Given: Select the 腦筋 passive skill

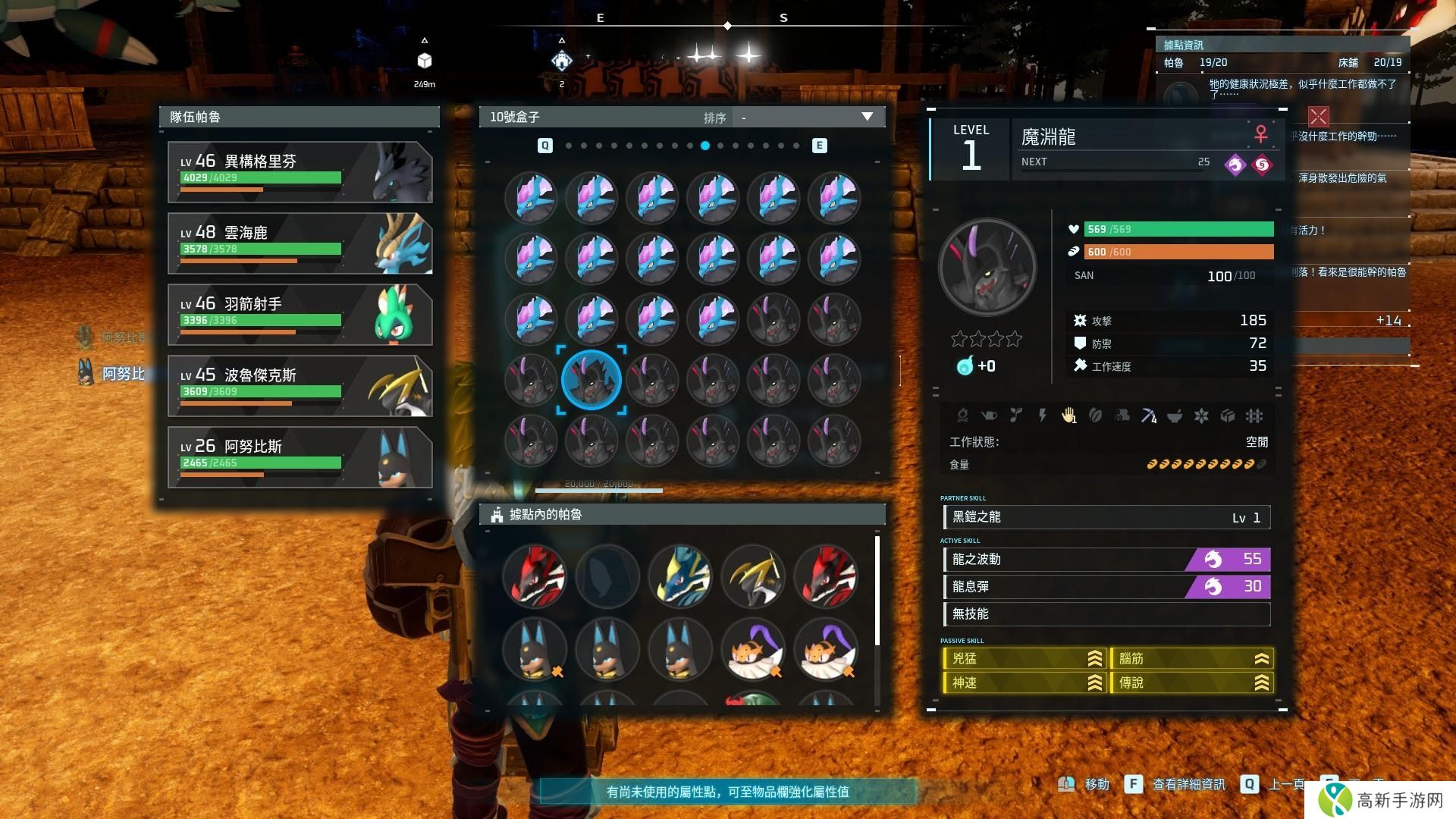Looking at the screenshot, I should coord(1191,659).
